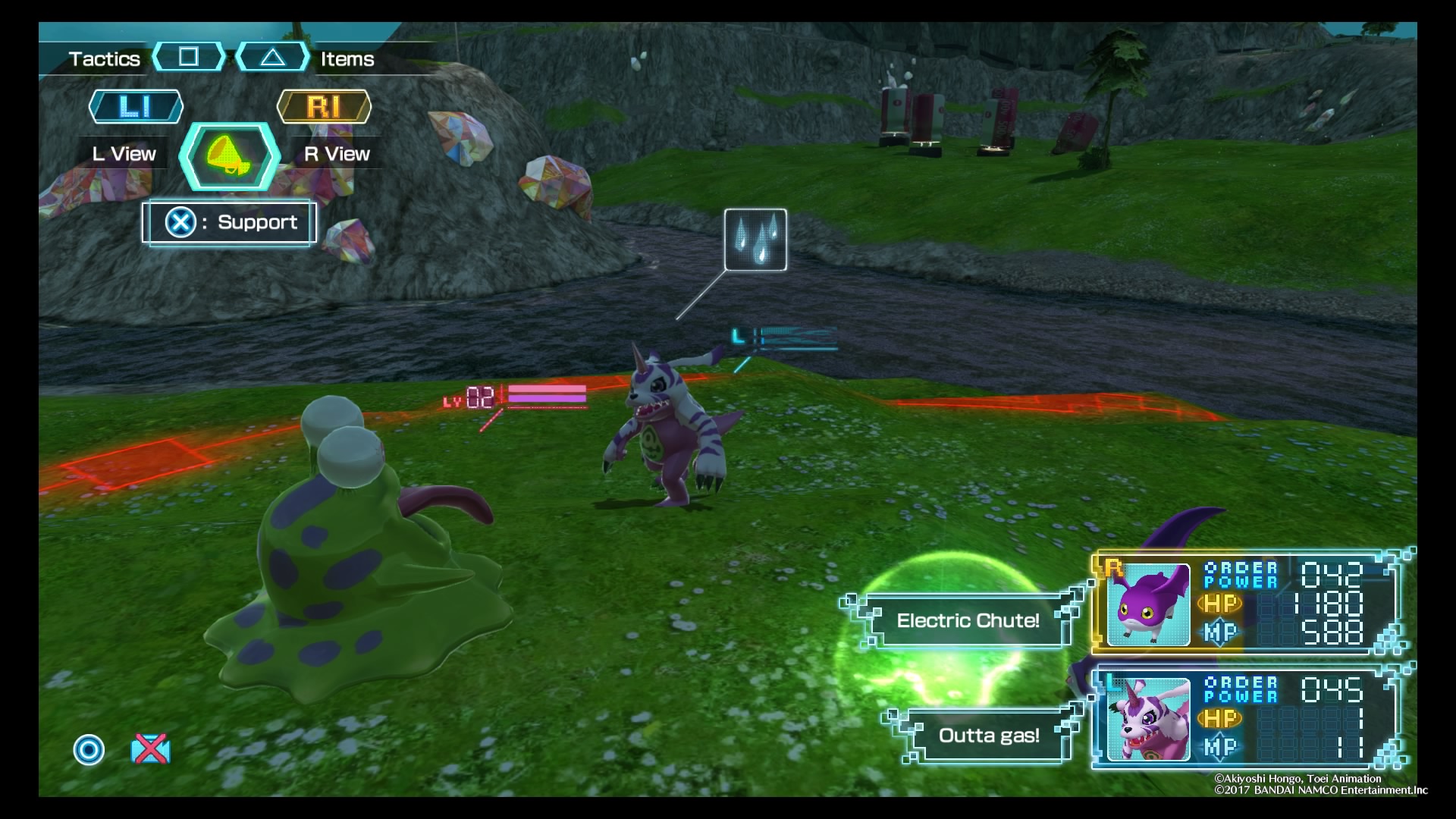Click the Electric Chute! speech bubble
The width and height of the screenshot is (1456, 819).
(968, 620)
